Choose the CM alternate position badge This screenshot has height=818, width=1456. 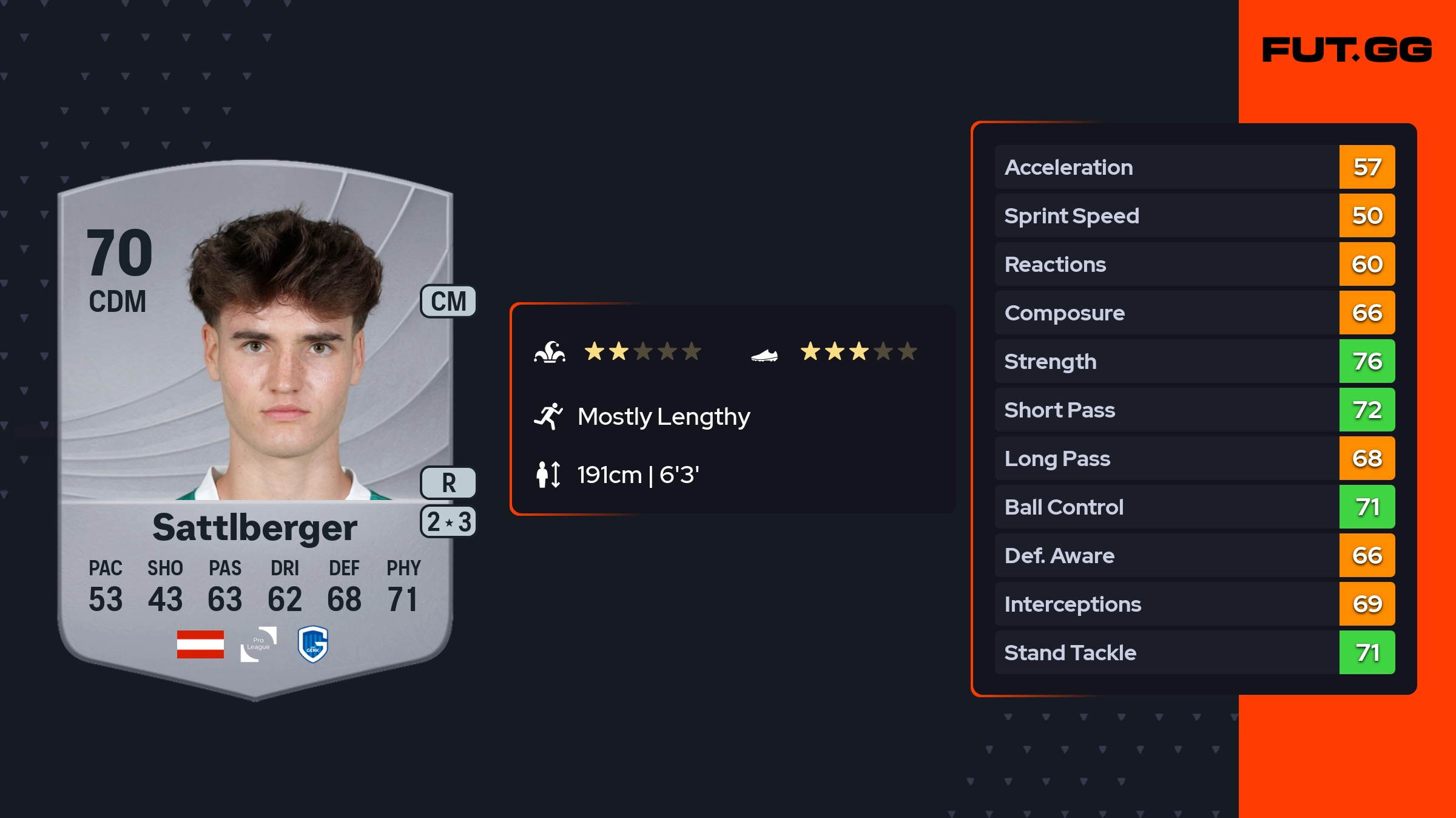(x=448, y=302)
